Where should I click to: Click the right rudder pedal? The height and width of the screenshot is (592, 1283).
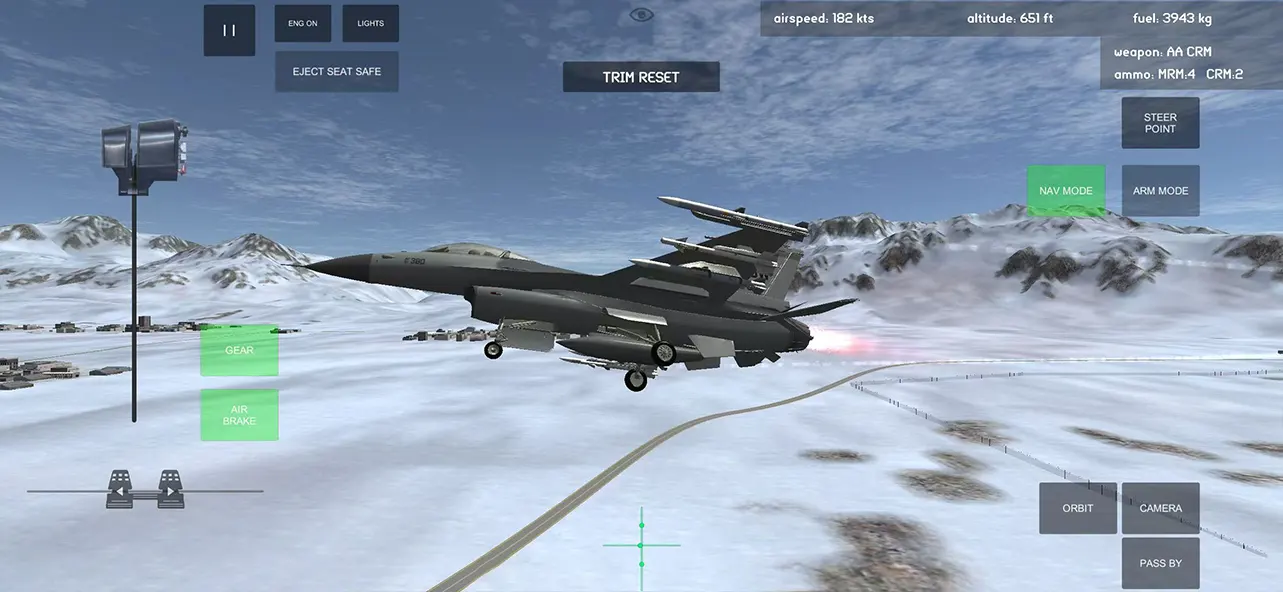(171, 489)
